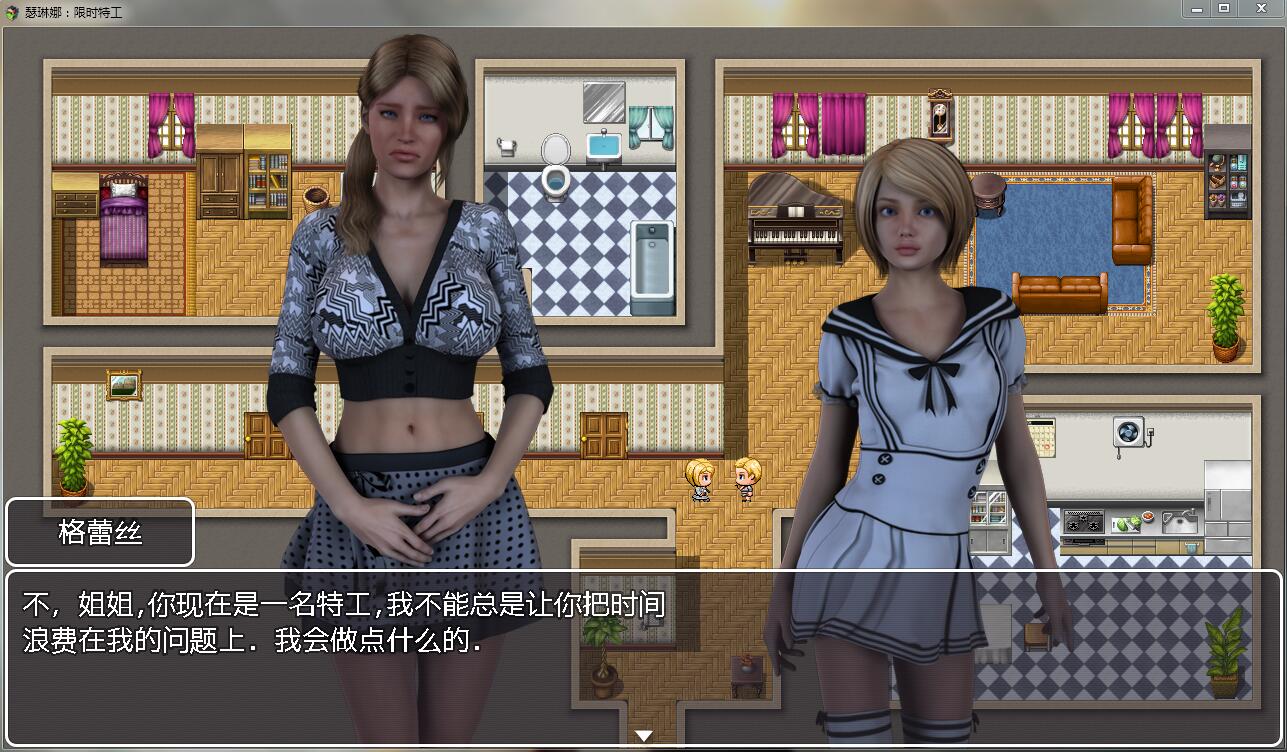Click the framed picture on the hallway wall
1287x752 pixels.
[122, 383]
